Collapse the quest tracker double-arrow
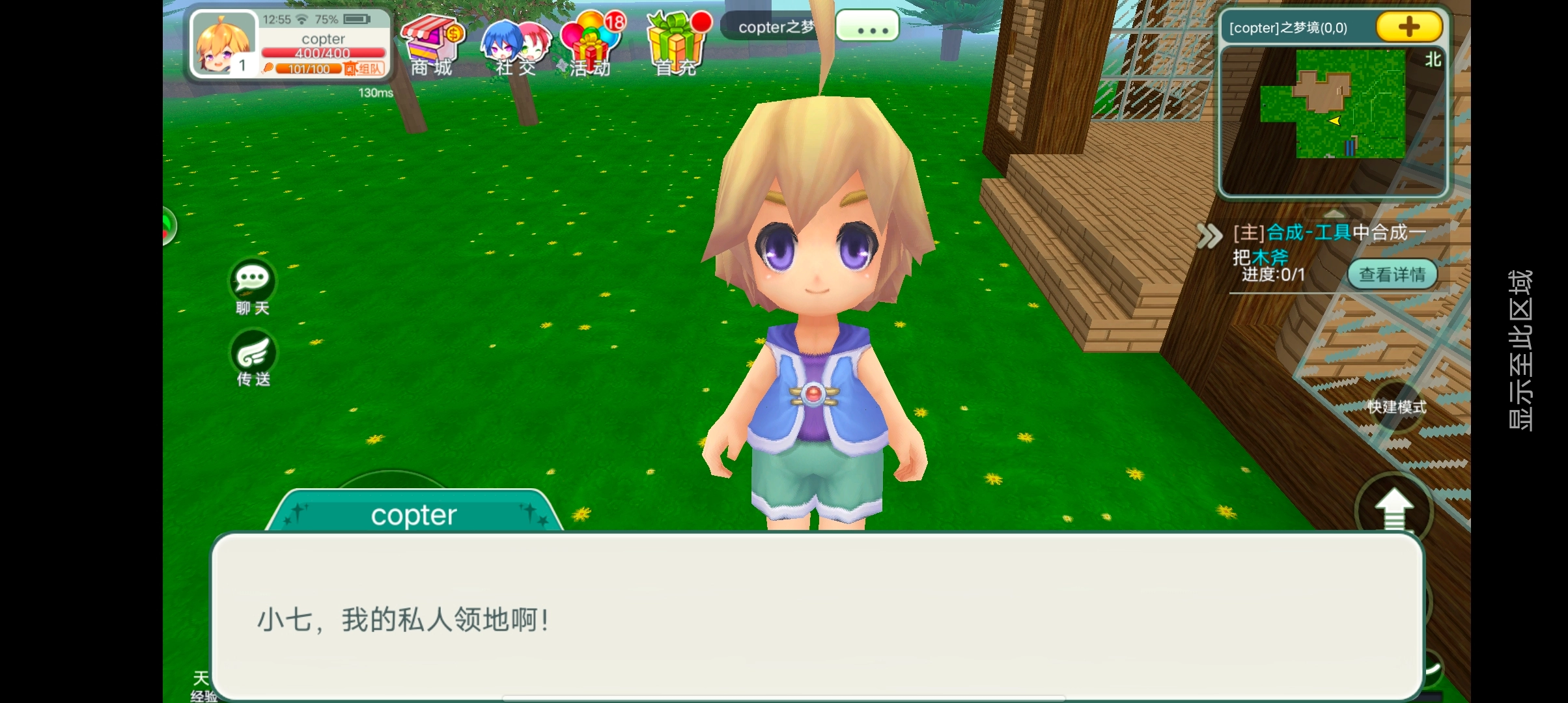The height and width of the screenshot is (703, 1568). coord(1210,236)
